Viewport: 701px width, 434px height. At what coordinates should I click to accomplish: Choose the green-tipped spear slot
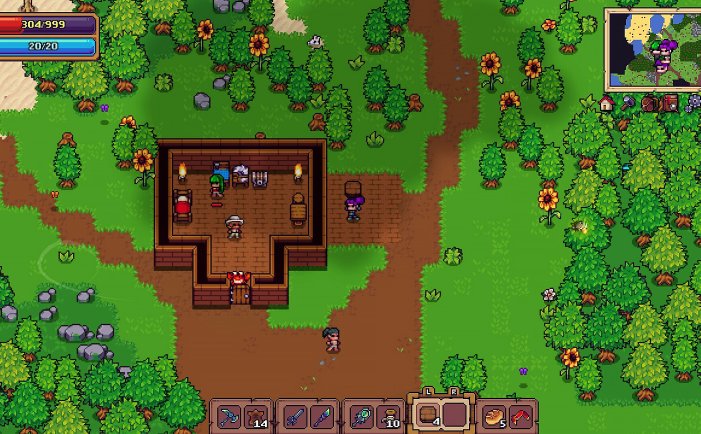click(321, 415)
